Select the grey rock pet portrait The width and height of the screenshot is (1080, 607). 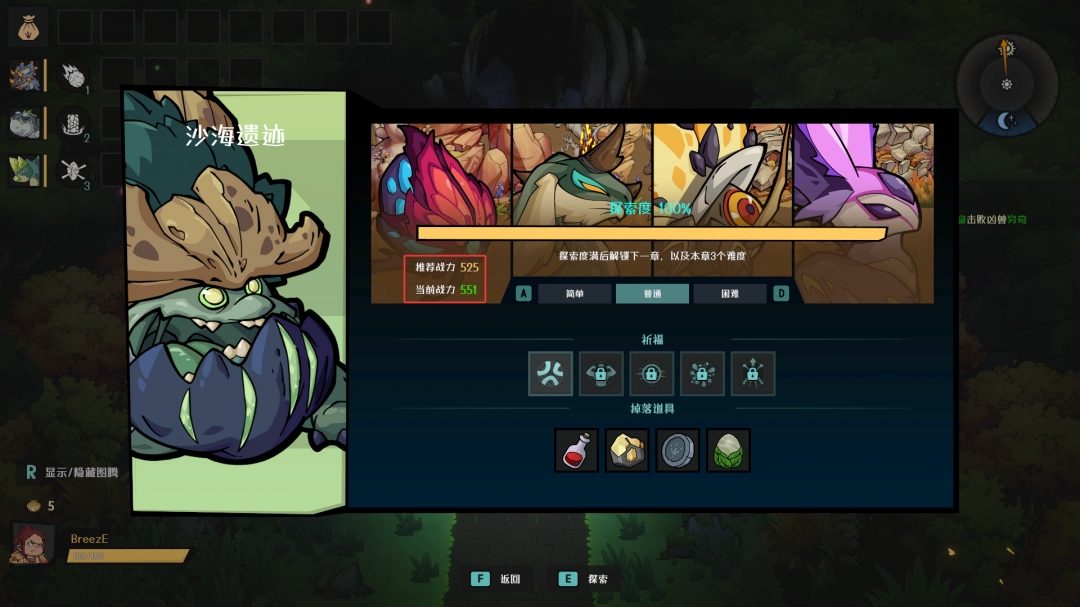click(25, 123)
